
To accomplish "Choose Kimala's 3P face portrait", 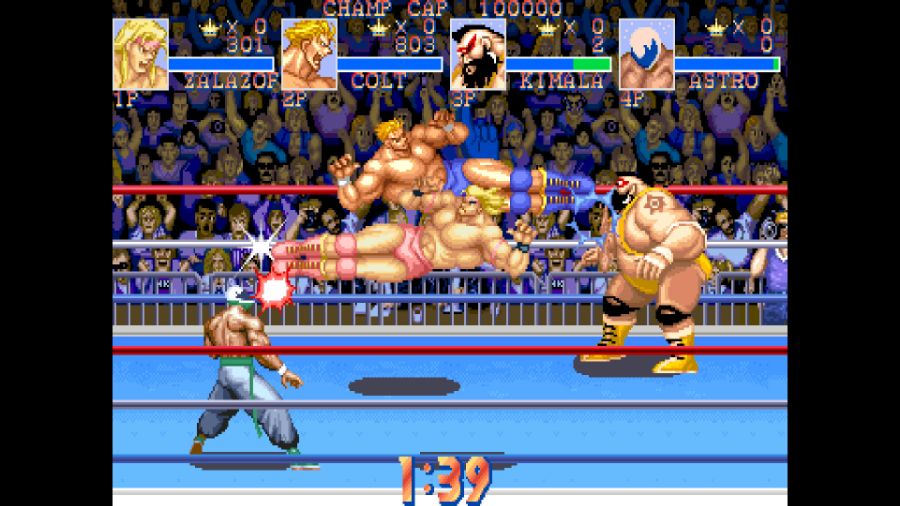I will 477,54.
